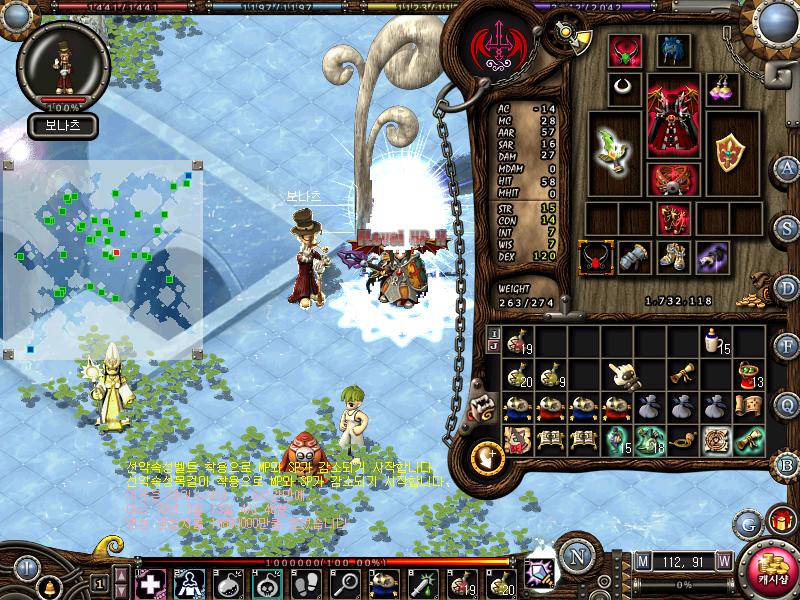Select the pink earrings equipment slot
This screenshot has width=800, height=600.
[x=722, y=88]
